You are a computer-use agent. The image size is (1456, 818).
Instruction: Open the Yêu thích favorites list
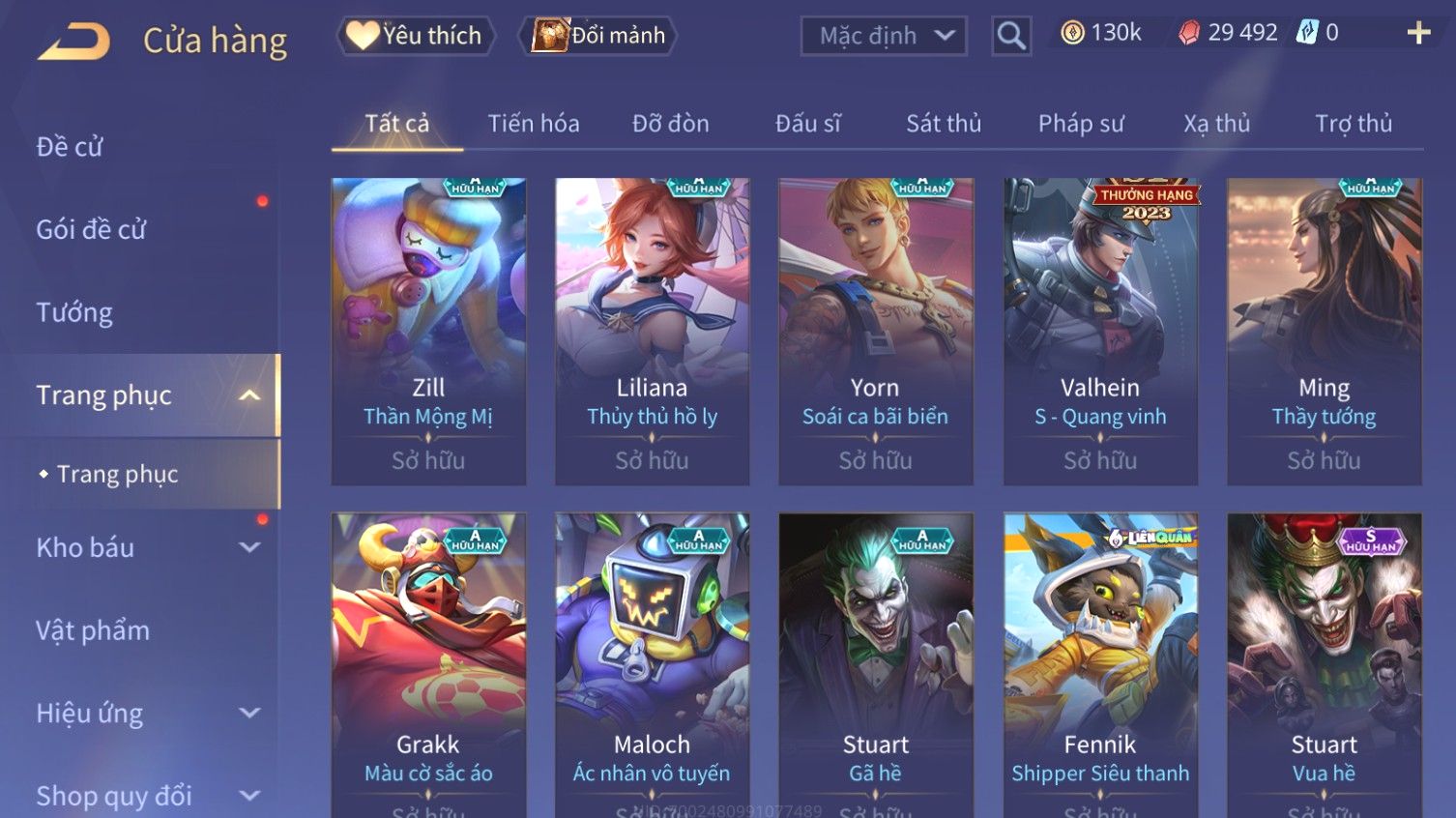(x=416, y=36)
